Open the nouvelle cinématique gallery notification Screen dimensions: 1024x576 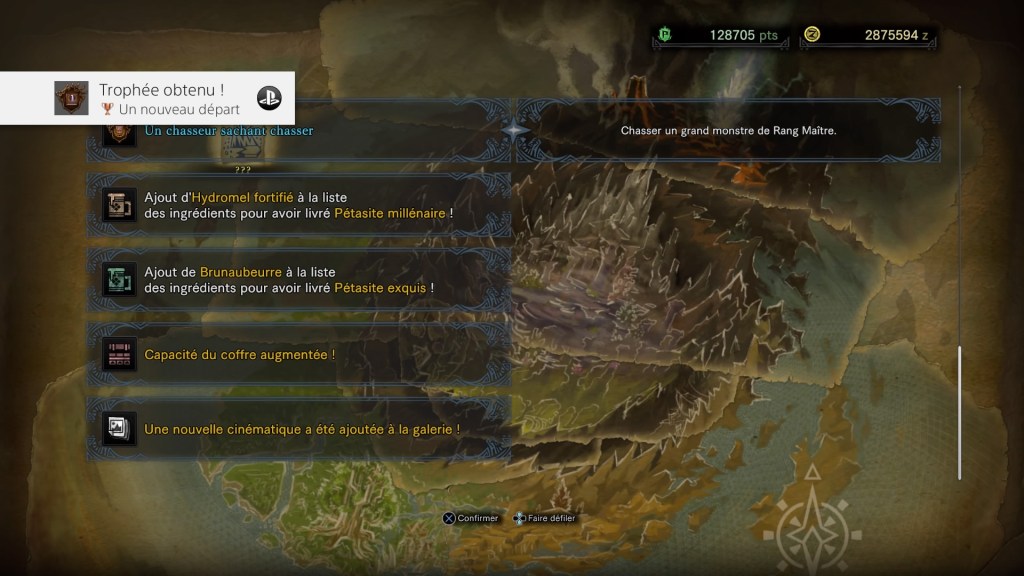click(300, 429)
